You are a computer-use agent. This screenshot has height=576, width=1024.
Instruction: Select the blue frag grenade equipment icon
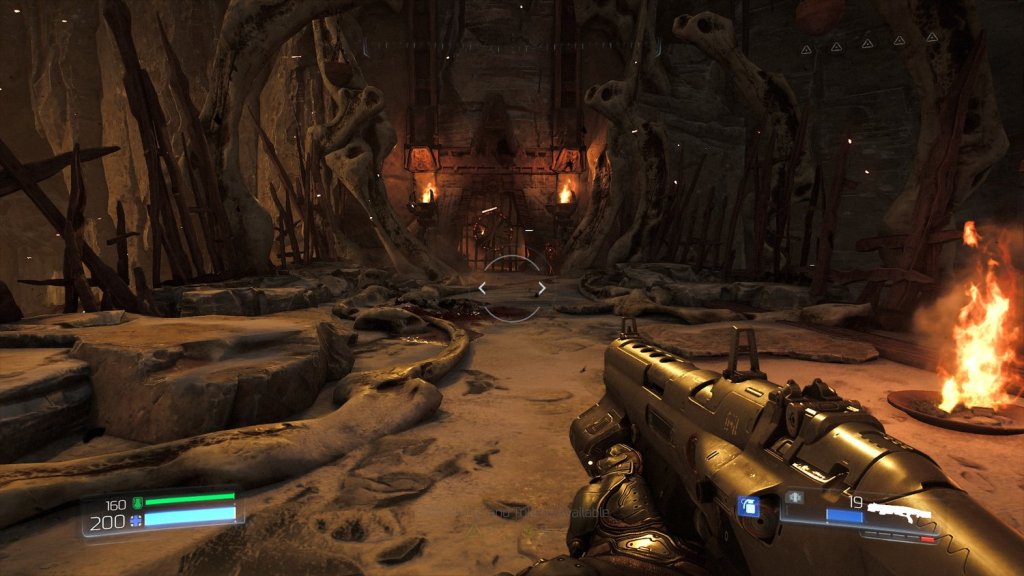pyautogui.click(x=748, y=507)
